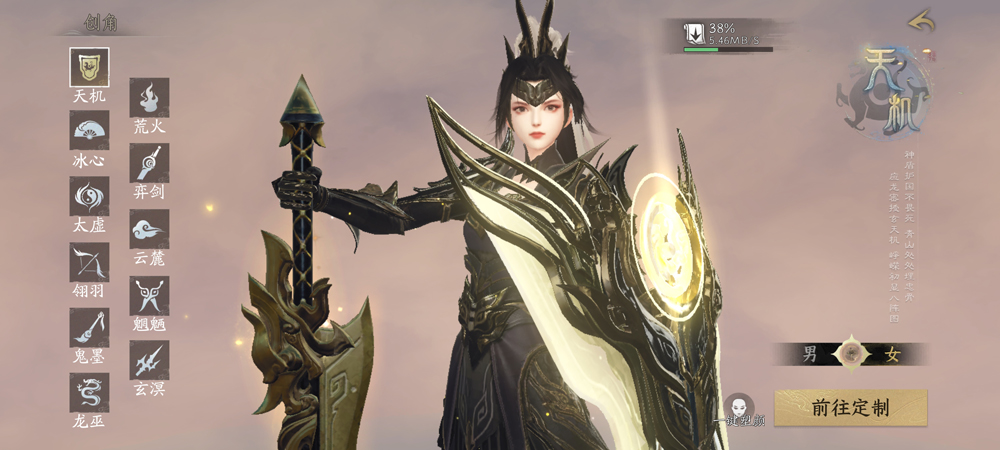
Task: Pick the 荒火 flame class
Action: coord(149,98)
